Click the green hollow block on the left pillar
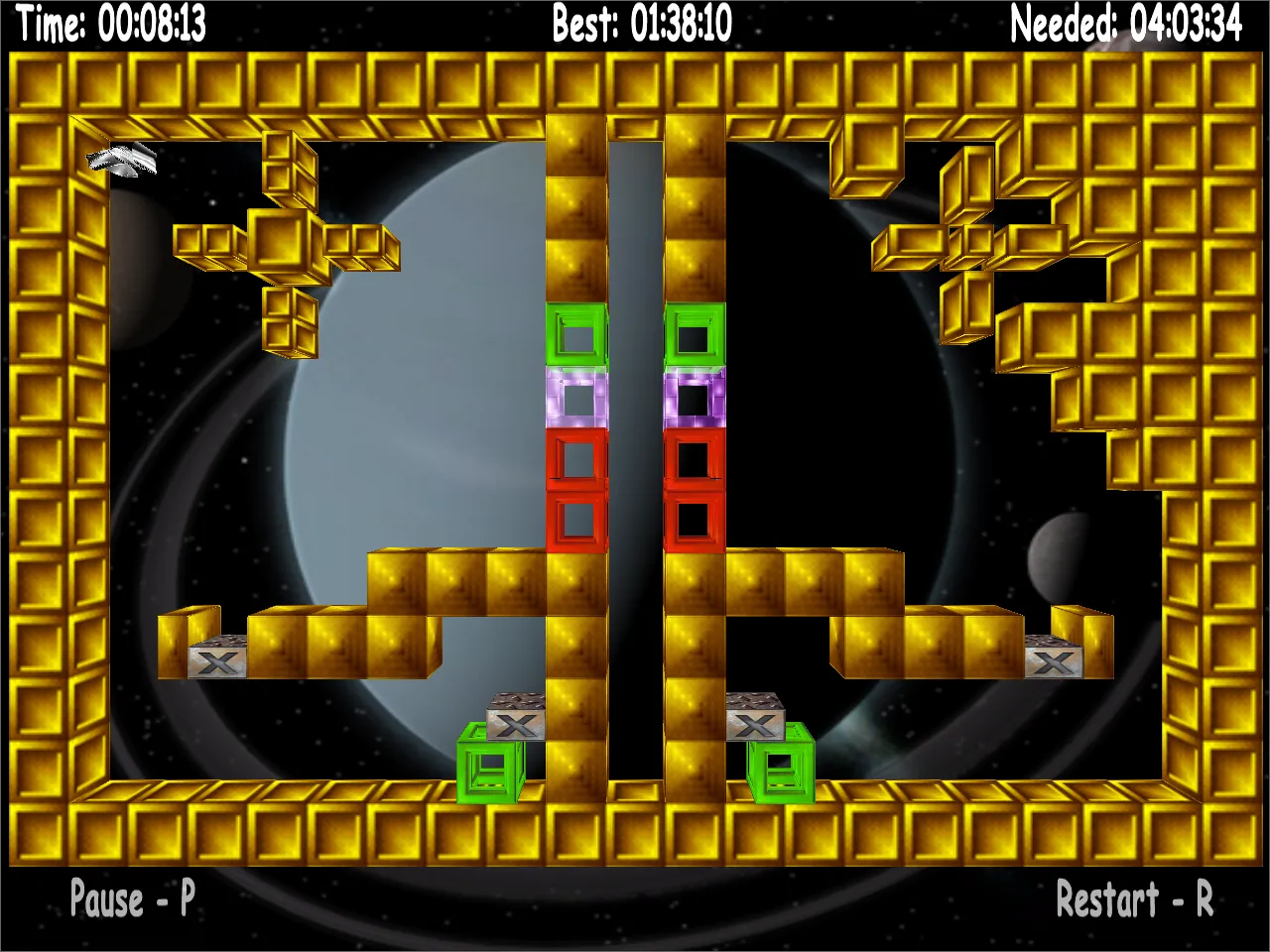The image size is (1270, 952). 575,337
